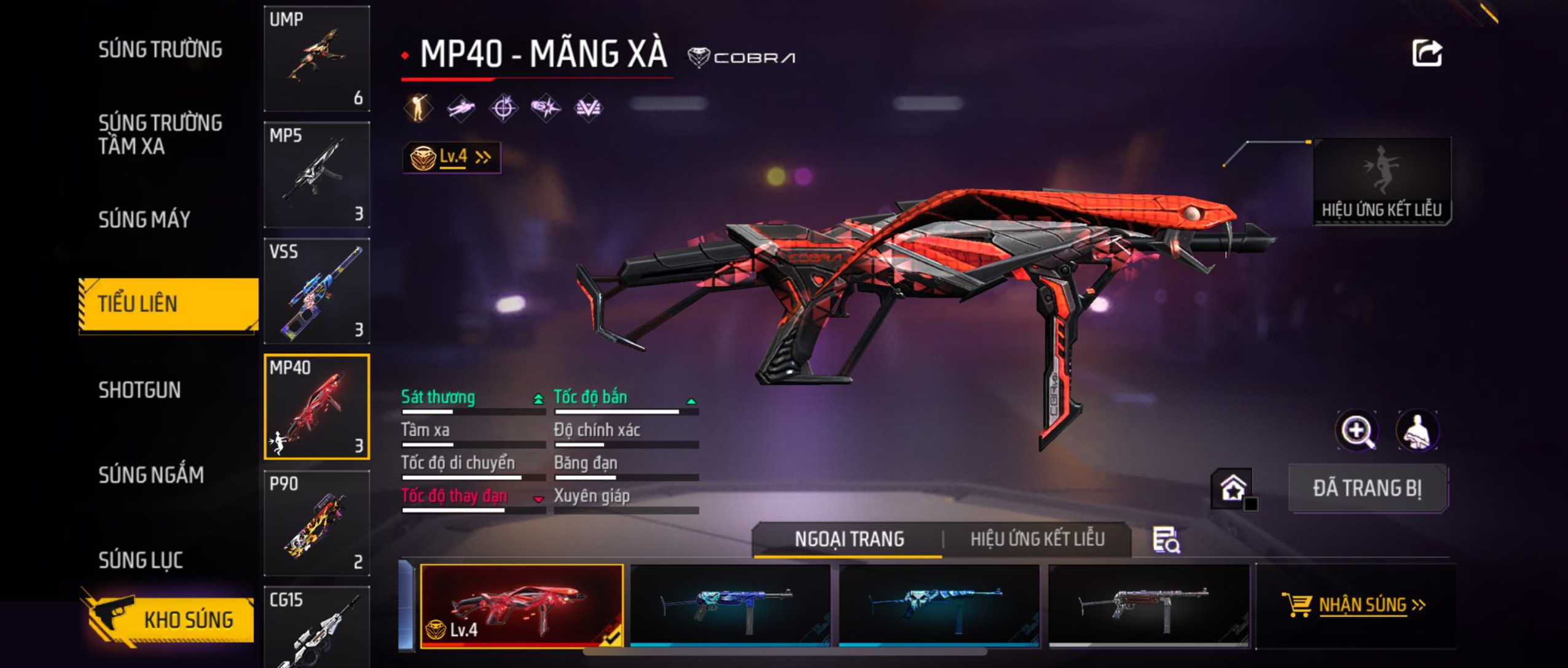Open the Hiệu Ứng Kết Liễu preview box
The width and height of the screenshot is (1568, 668).
(1382, 181)
